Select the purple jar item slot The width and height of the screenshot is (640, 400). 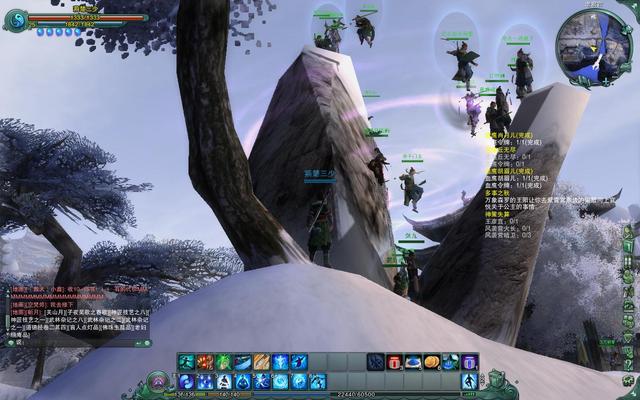(x=469, y=362)
